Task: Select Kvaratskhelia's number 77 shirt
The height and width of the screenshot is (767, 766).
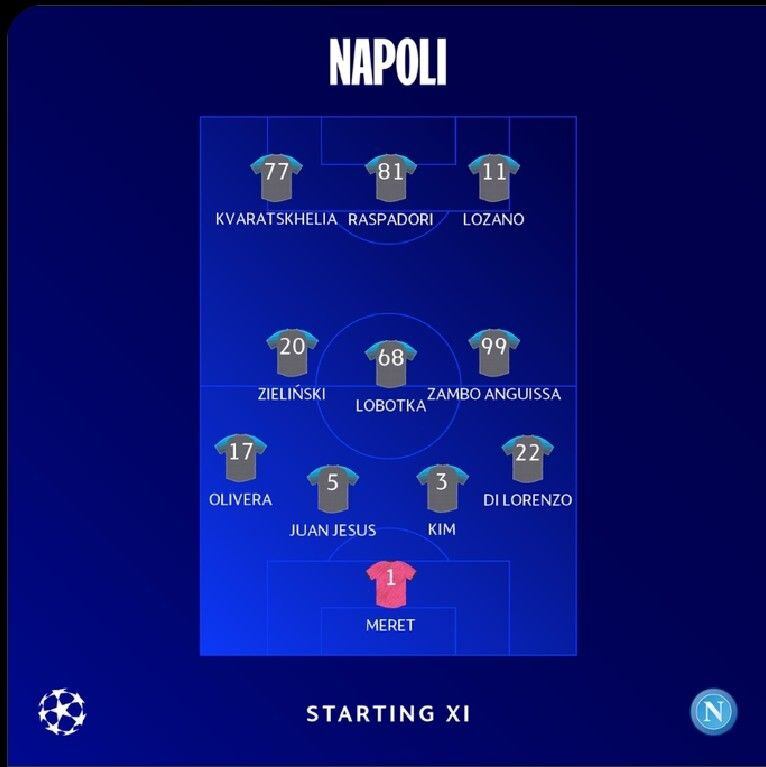Action: tap(276, 178)
